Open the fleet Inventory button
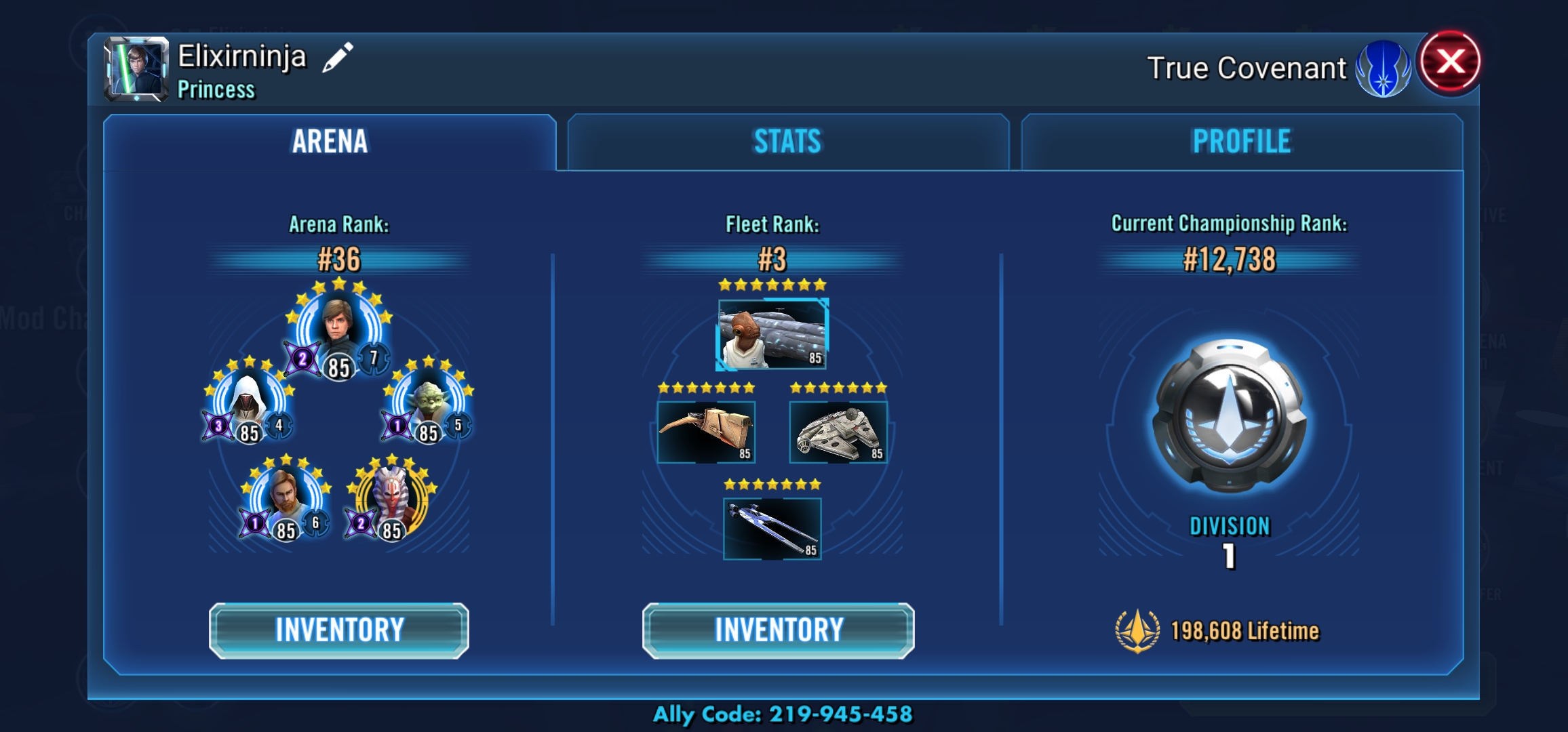The width and height of the screenshot is (1568, 732). click(779, 630)
